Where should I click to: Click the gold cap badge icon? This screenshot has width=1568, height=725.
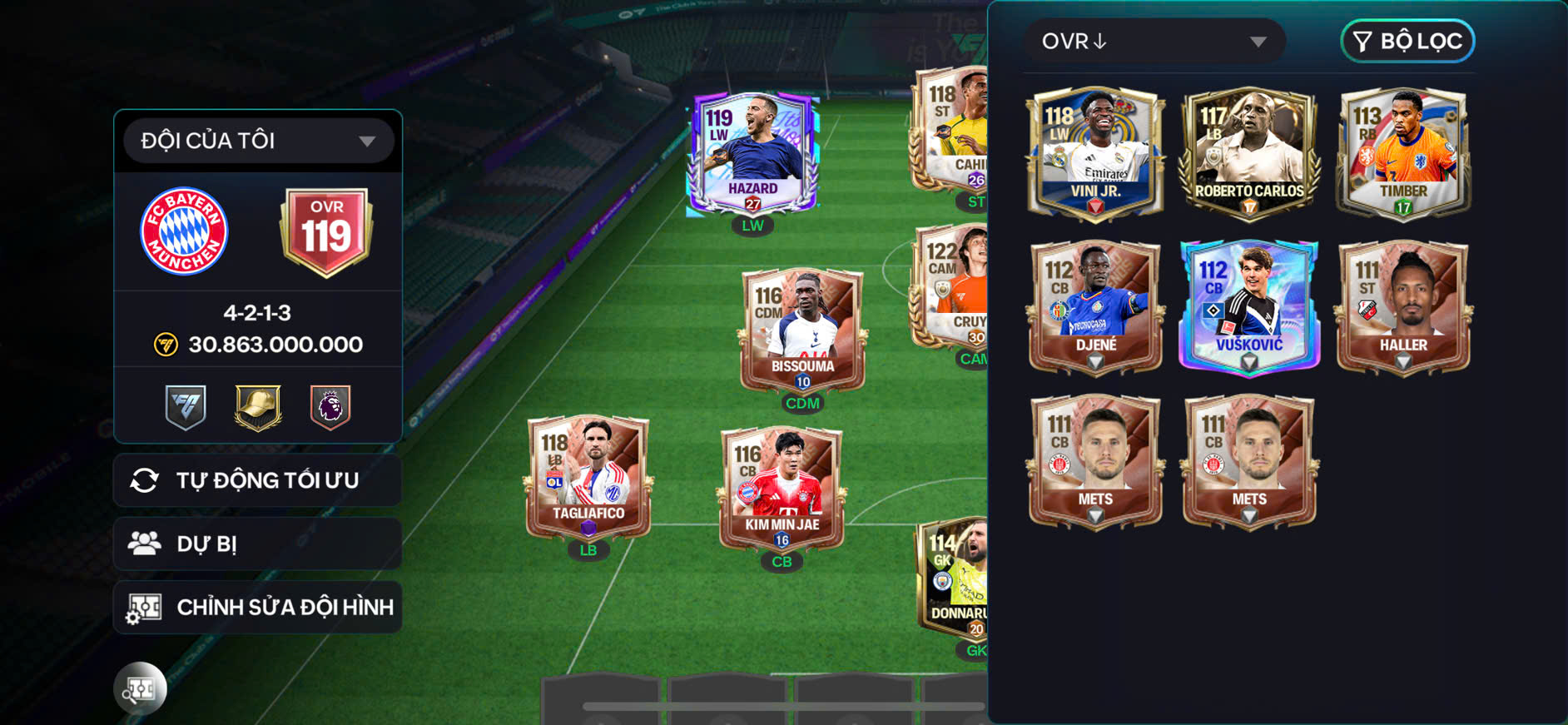[258, 407]
